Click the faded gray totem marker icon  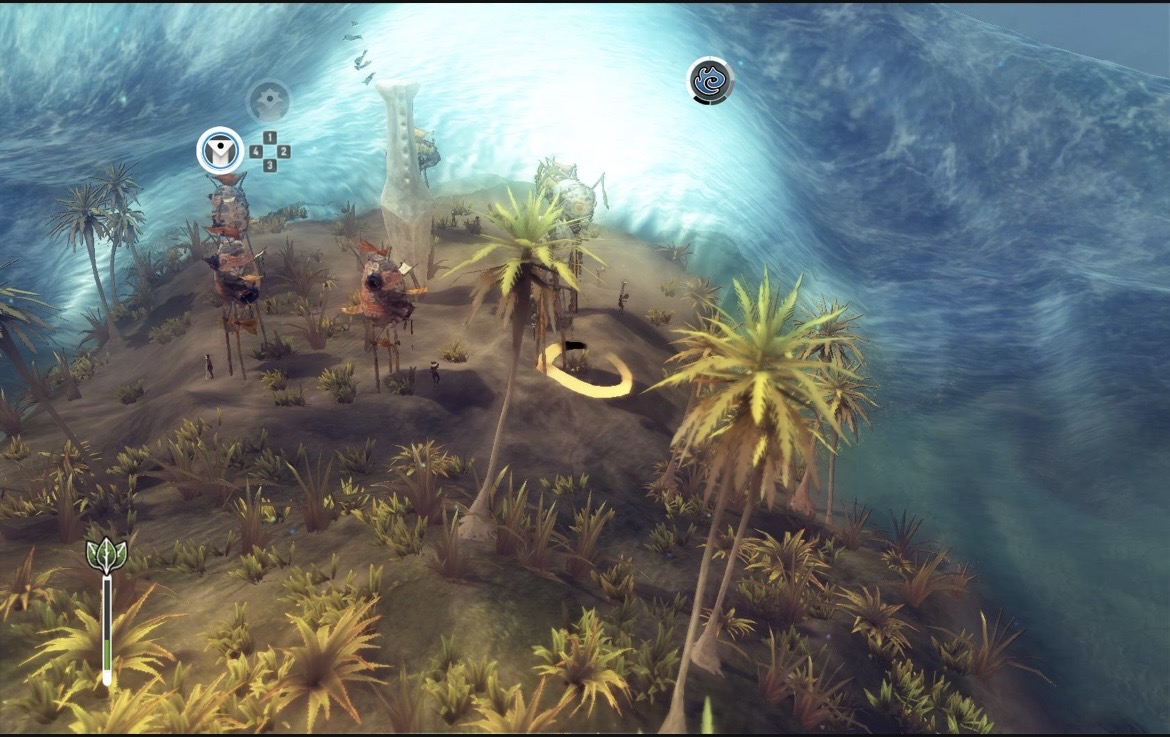269,101
